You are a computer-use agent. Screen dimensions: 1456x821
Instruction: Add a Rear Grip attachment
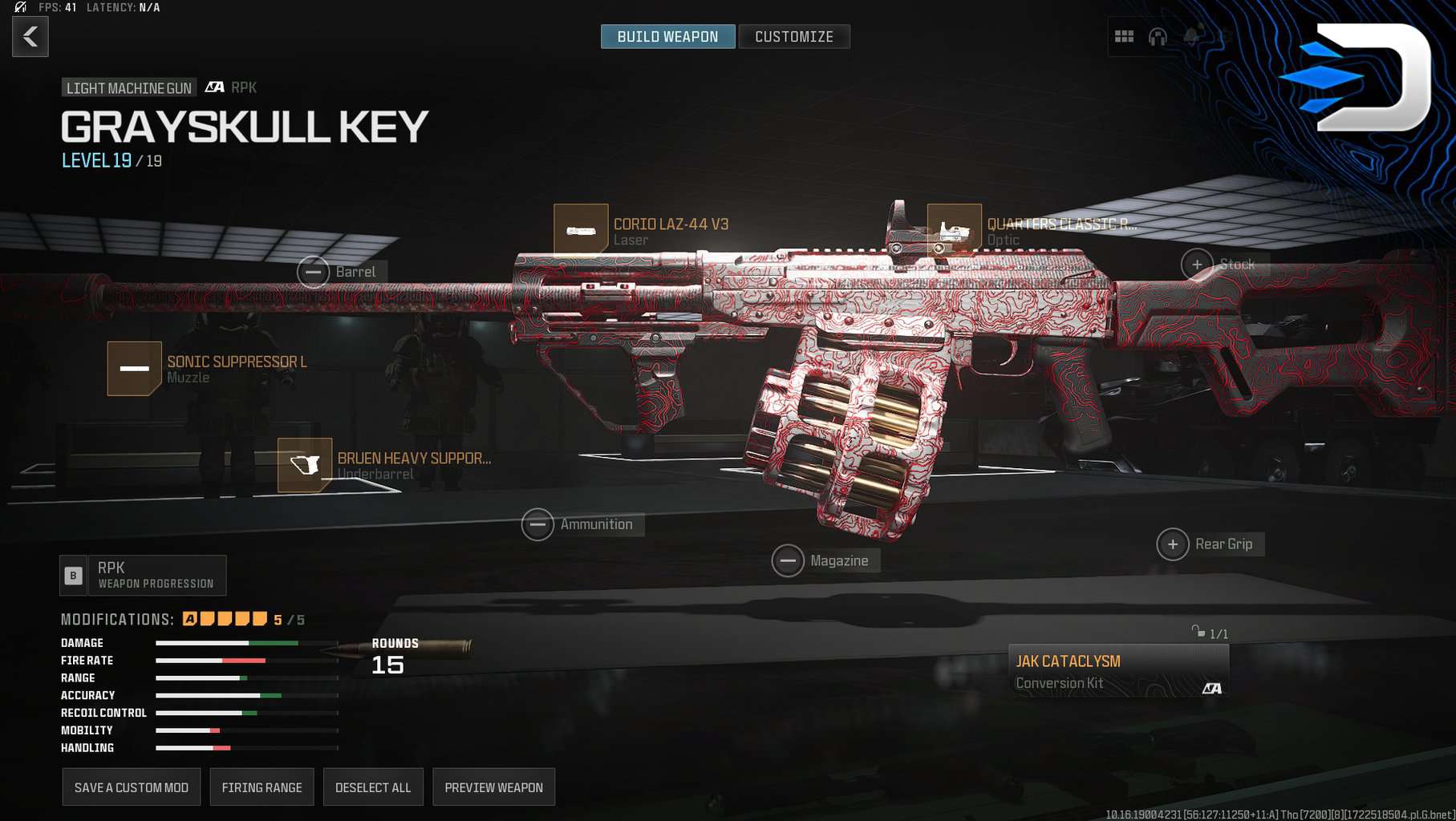coord(1173,544)
